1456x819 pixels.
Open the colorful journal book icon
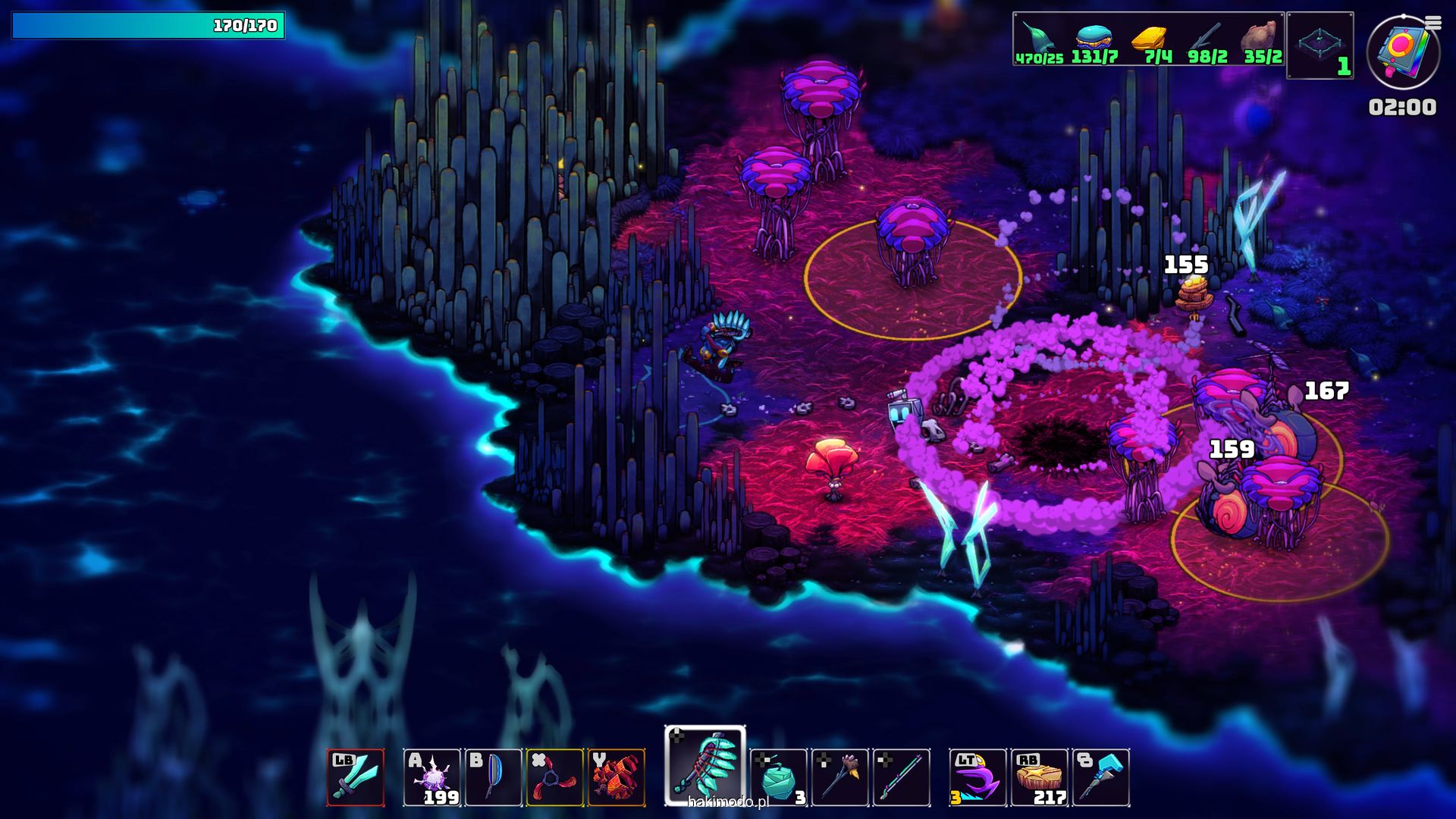pyautogui.click(x=1401, y=53)
